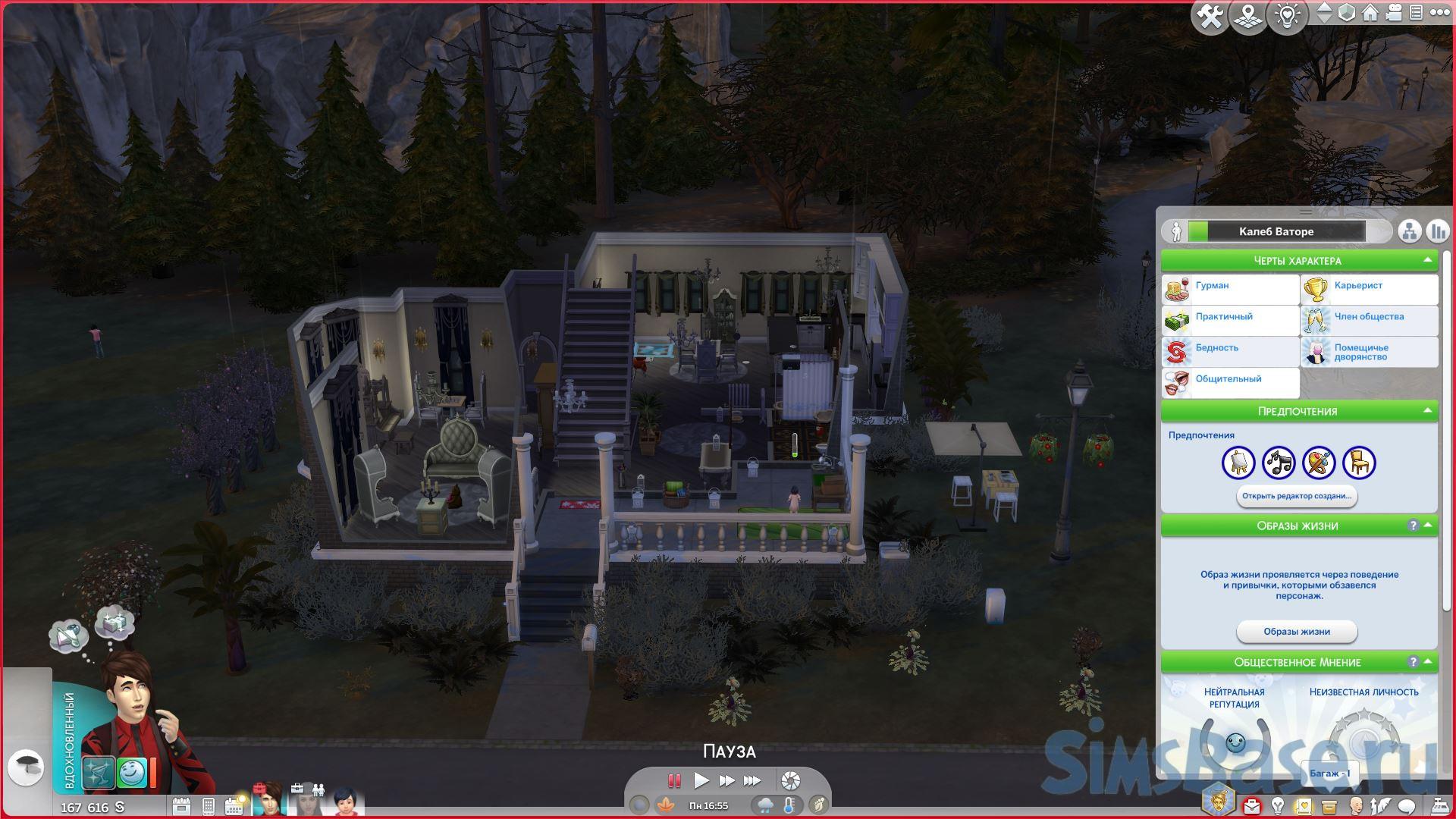The width and height of the screenshot is (1456, 819).
Task: Set game speed to ultra triple arrows
Action: tap(752, 780)
